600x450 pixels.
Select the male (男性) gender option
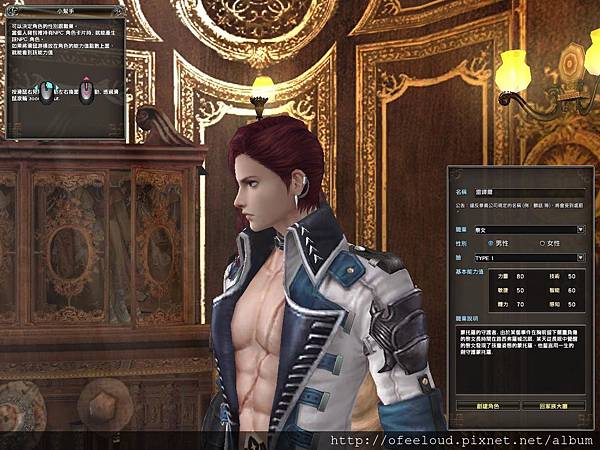[491, 243]
